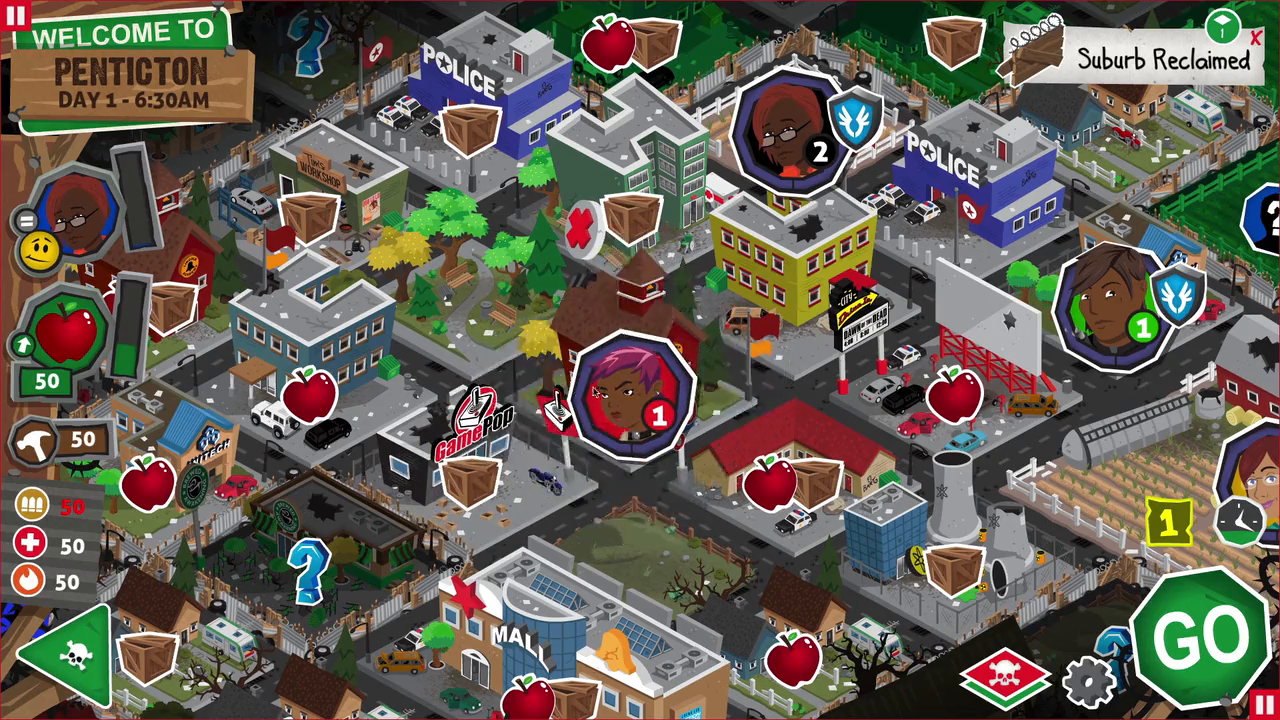Image resolution: width=1280 pixels, height=720 pixels.
Task: Click the clock timer icon beside GO
Action: pos(1240,523)
